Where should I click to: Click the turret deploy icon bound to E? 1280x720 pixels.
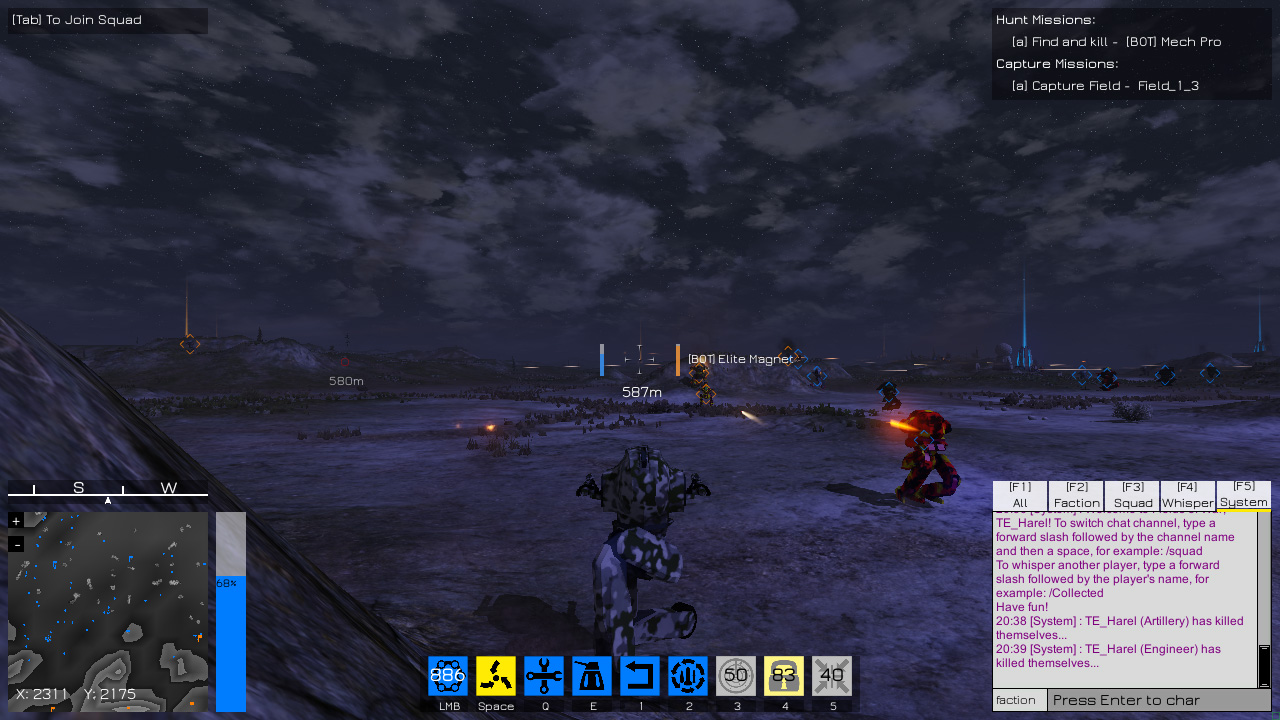click(x=592, y=675)
